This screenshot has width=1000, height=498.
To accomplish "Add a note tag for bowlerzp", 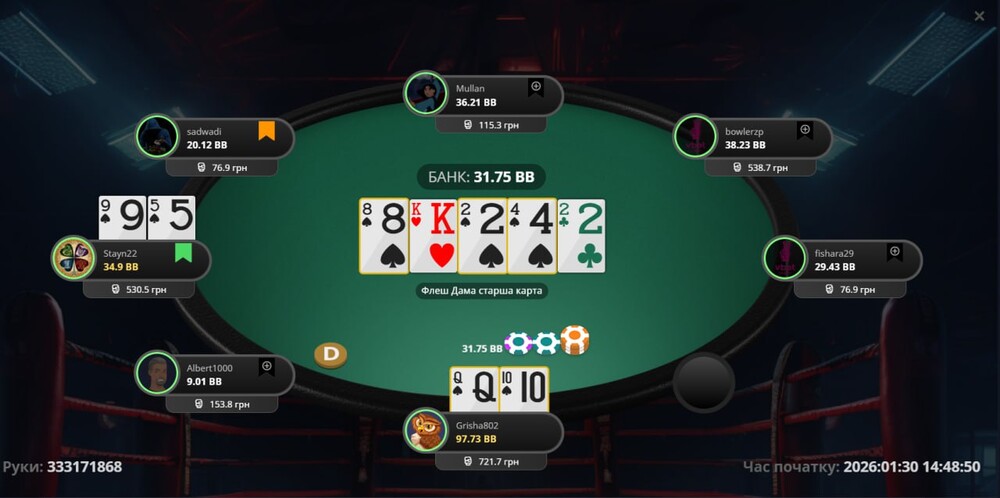I will click(805, 131).
